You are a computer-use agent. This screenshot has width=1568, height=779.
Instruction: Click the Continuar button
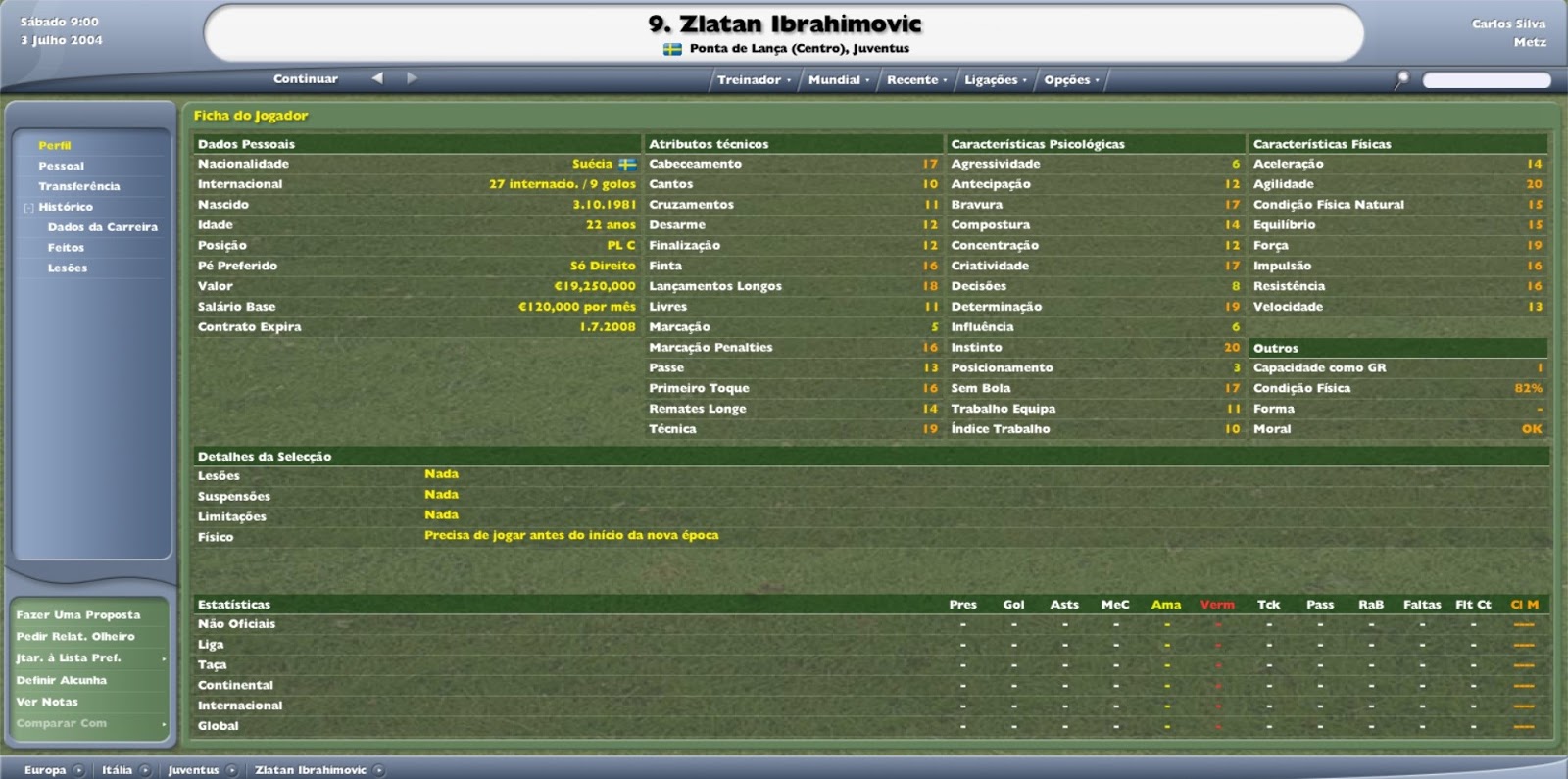305,78
